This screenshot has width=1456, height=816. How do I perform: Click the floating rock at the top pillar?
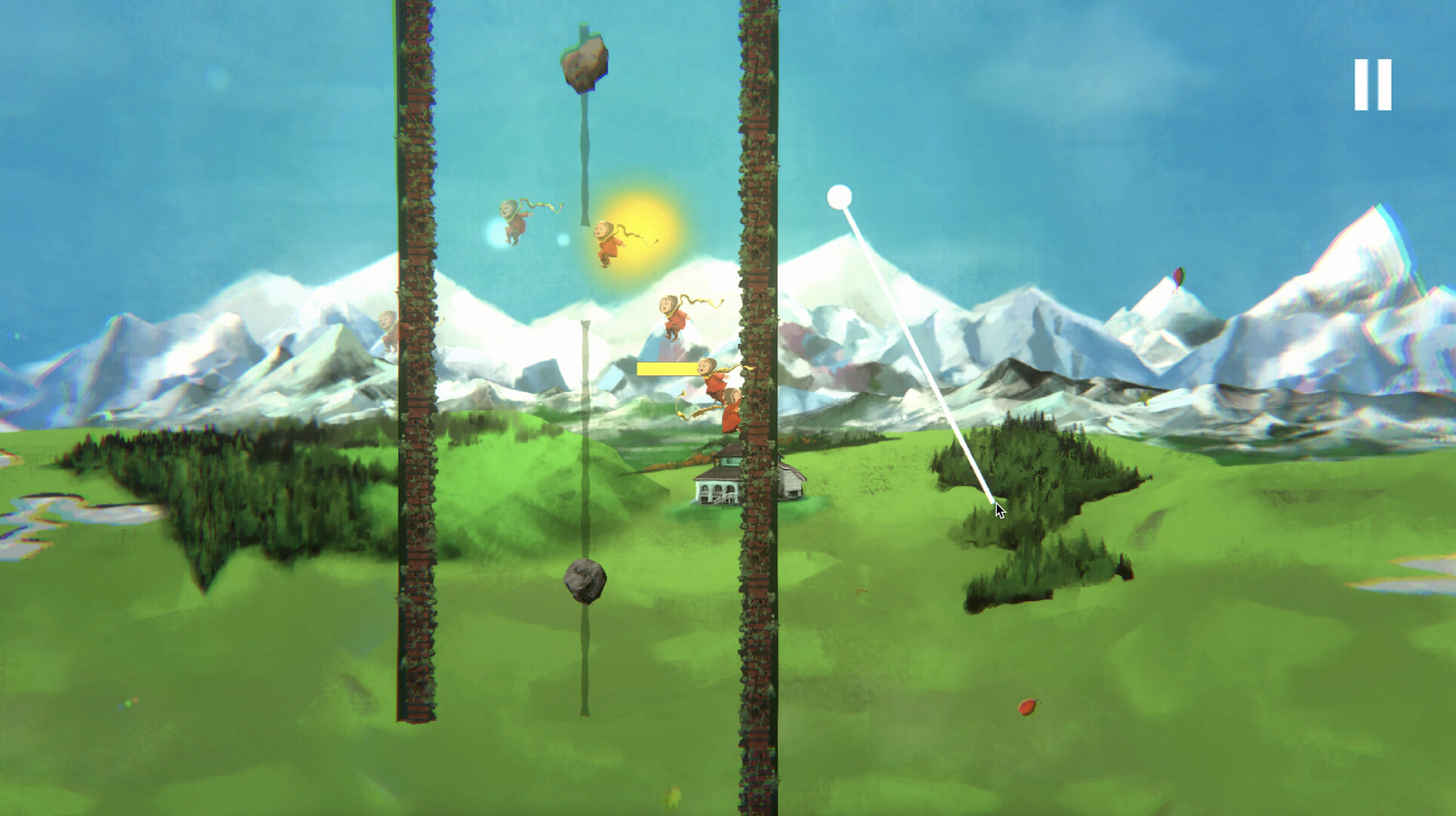585,64
